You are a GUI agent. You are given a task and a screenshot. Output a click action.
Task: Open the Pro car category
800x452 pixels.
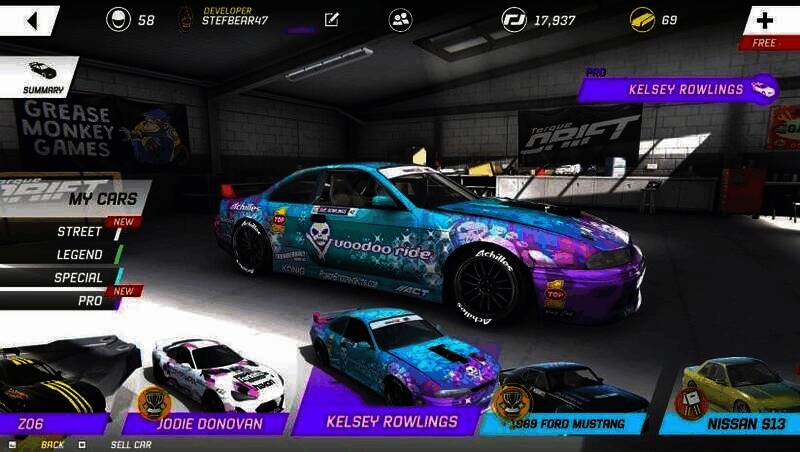tap(92, 299)
